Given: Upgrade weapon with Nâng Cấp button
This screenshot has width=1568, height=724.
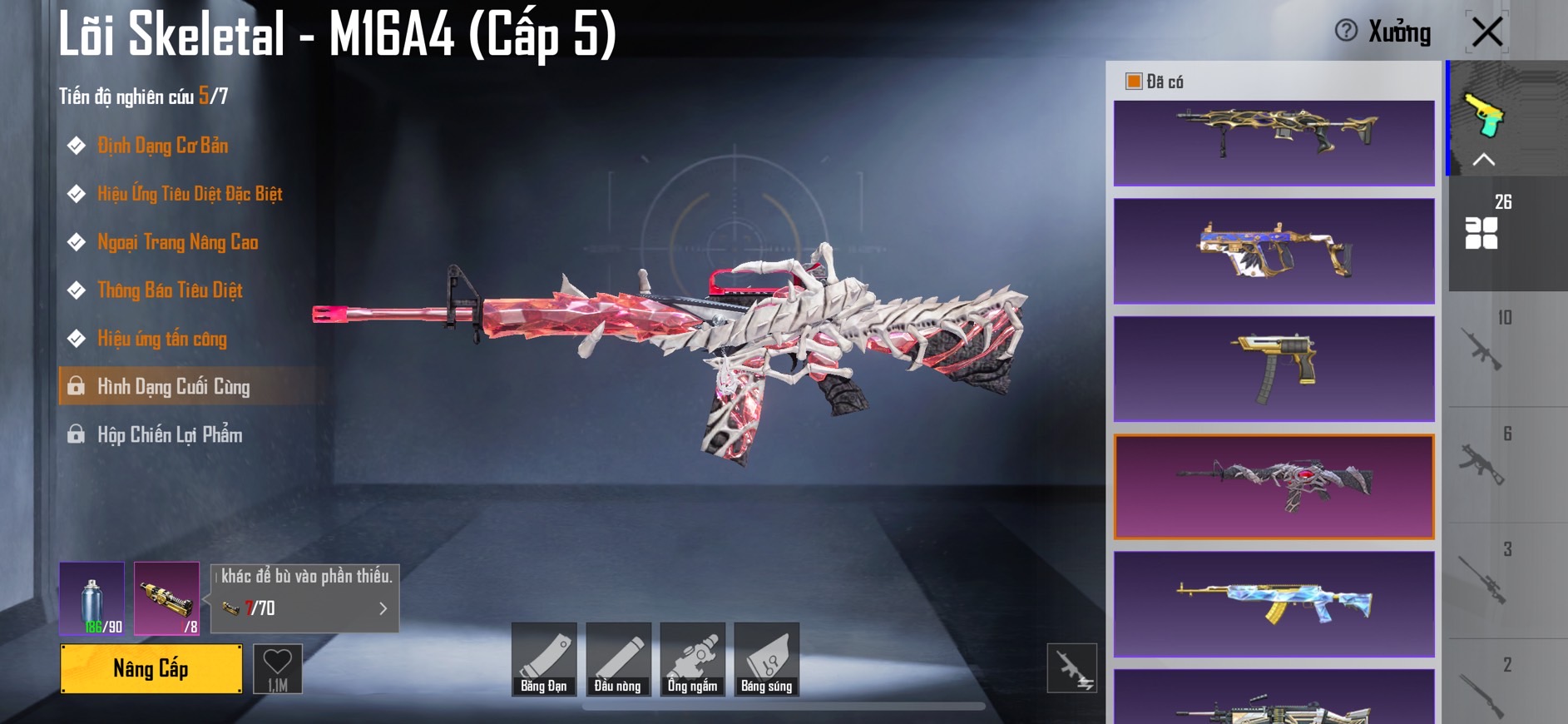Looking at the screenshot, I should coord(151,668).
